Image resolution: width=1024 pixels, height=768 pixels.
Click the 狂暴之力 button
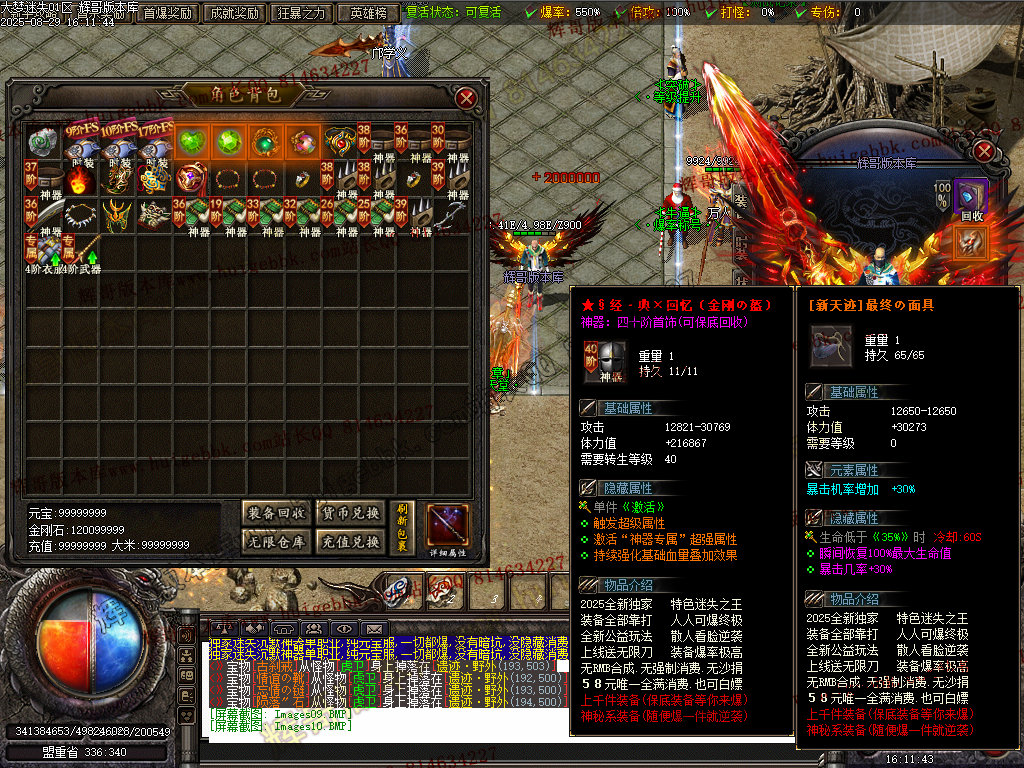[x=302, y=13]
